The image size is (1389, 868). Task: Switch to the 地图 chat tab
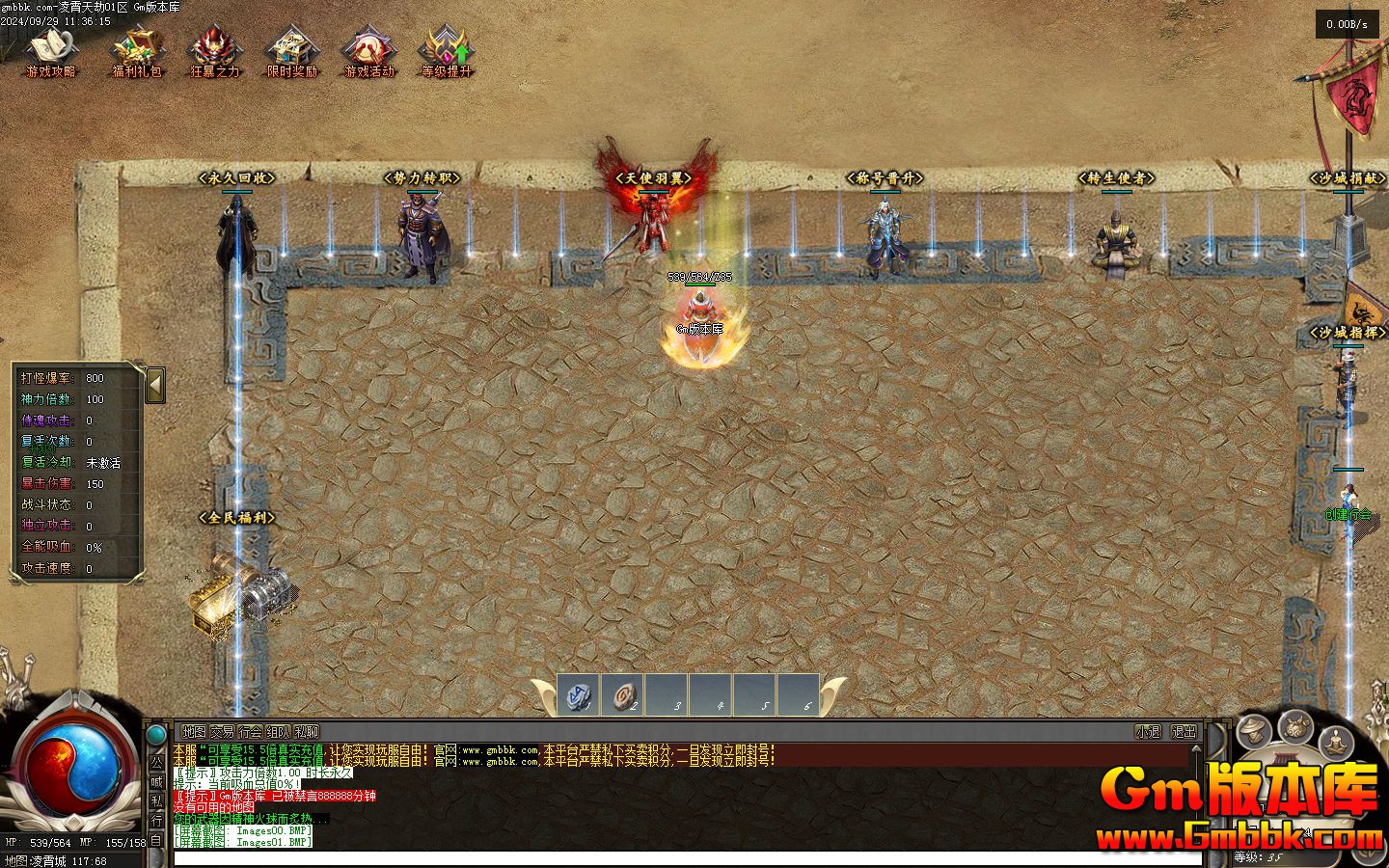(195, 732)
